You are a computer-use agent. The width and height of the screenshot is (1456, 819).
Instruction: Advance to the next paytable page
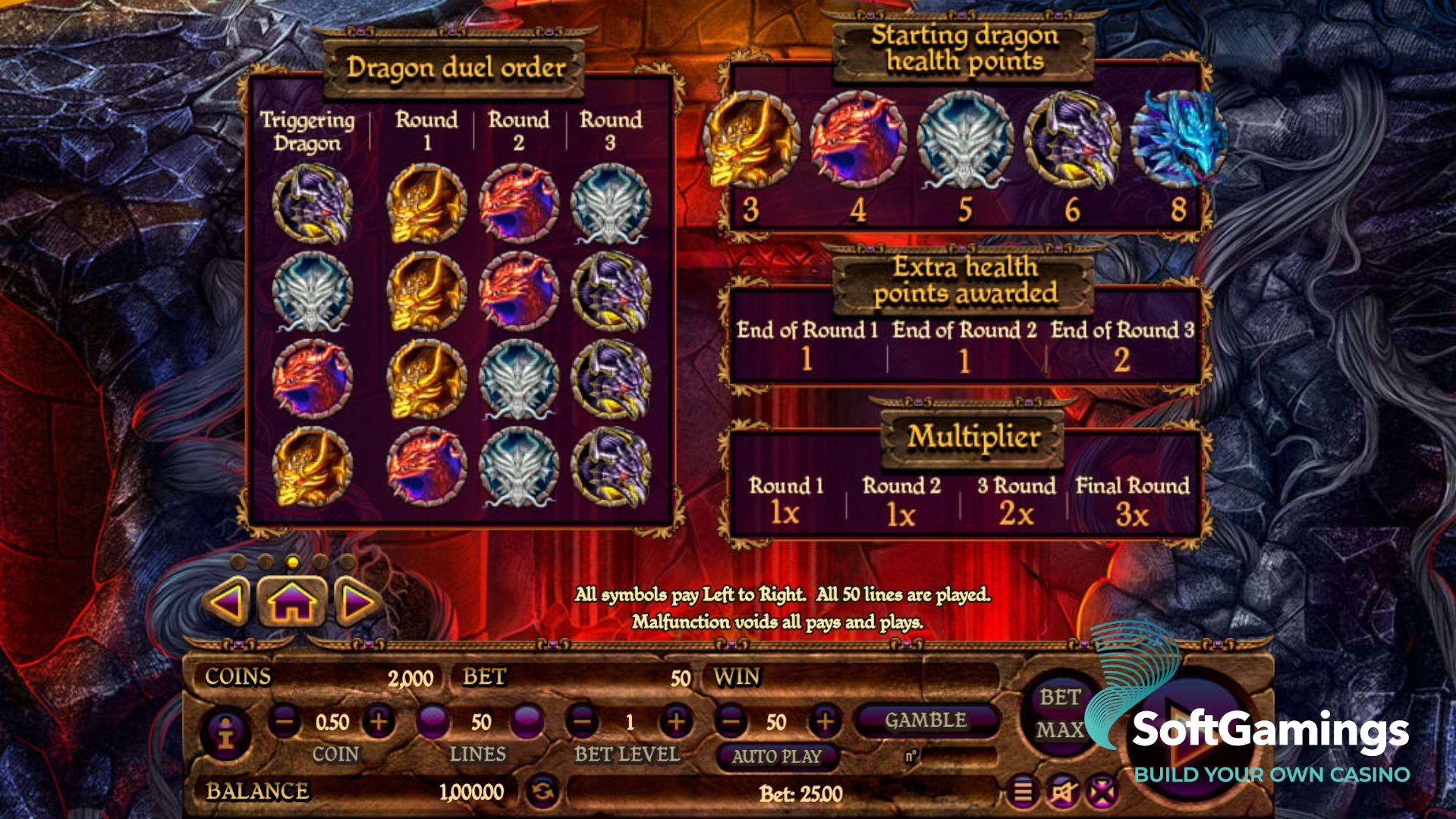pyautogui.click(x=357, y=603)
